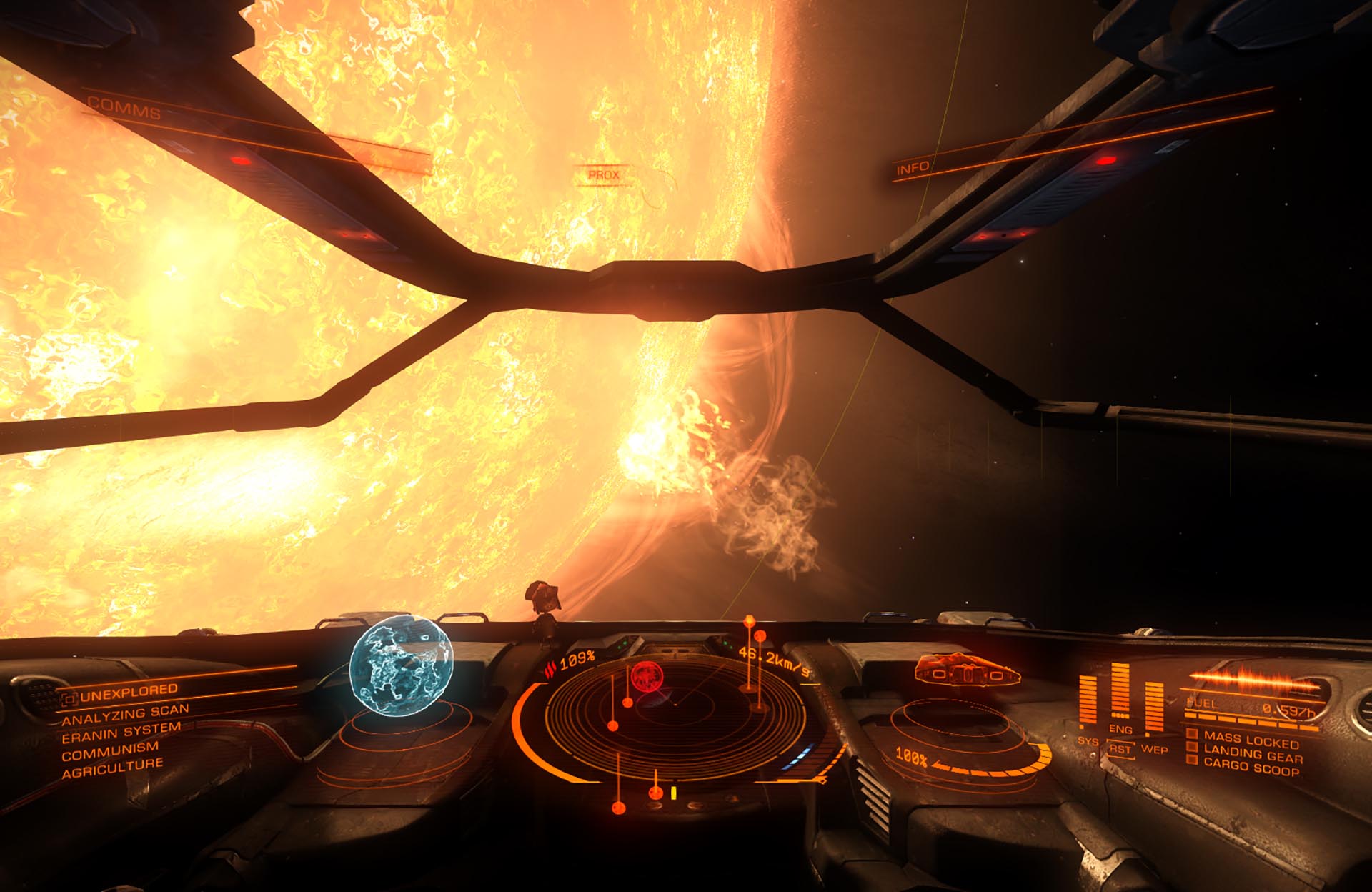
Task: Select the UNEXPLORED target label
Action: click(128, 692)
